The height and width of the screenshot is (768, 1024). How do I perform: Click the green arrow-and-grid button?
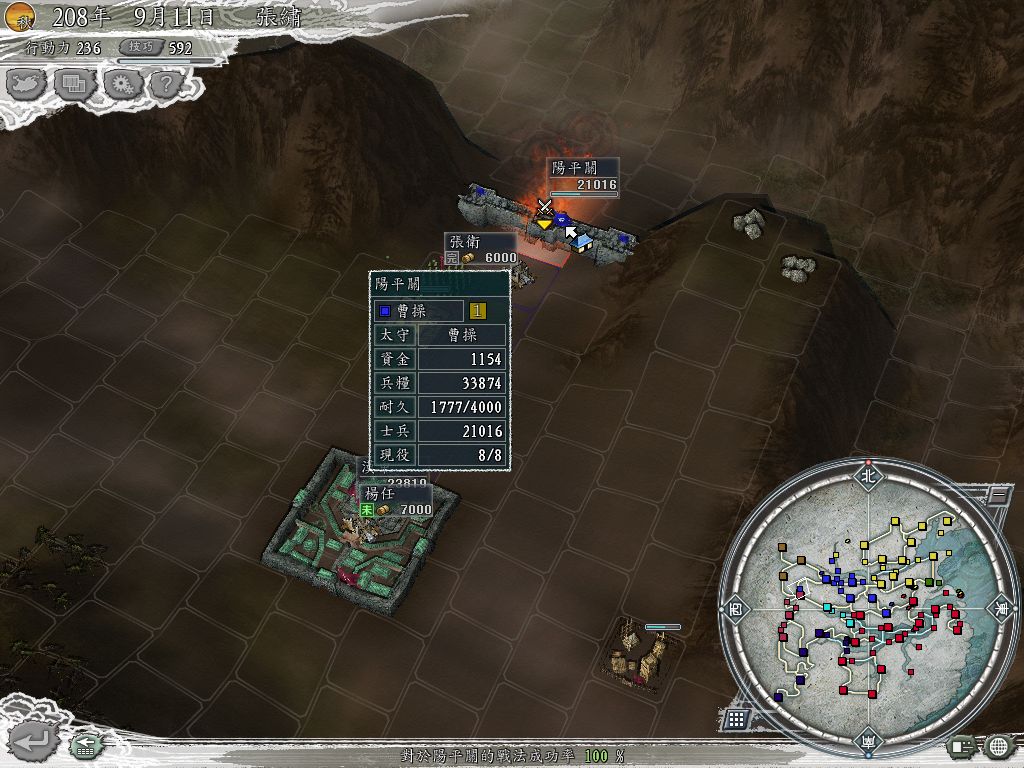coord(84,745)
